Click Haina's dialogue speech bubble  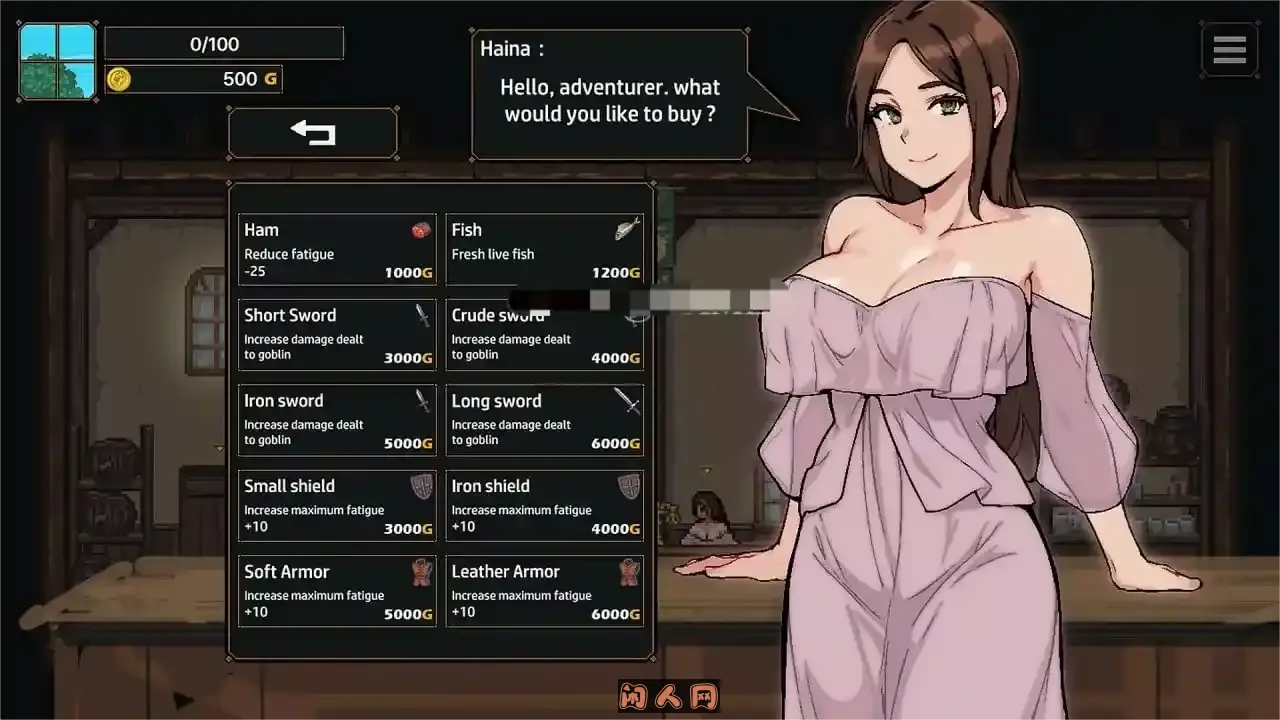click(x=610, y=95)
